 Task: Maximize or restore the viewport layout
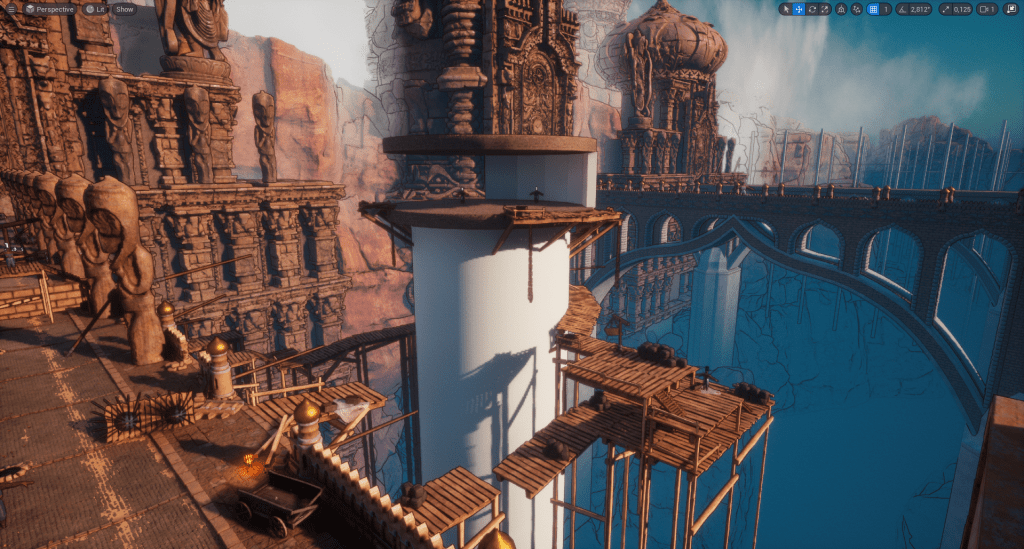click(x=1012, y=9)
